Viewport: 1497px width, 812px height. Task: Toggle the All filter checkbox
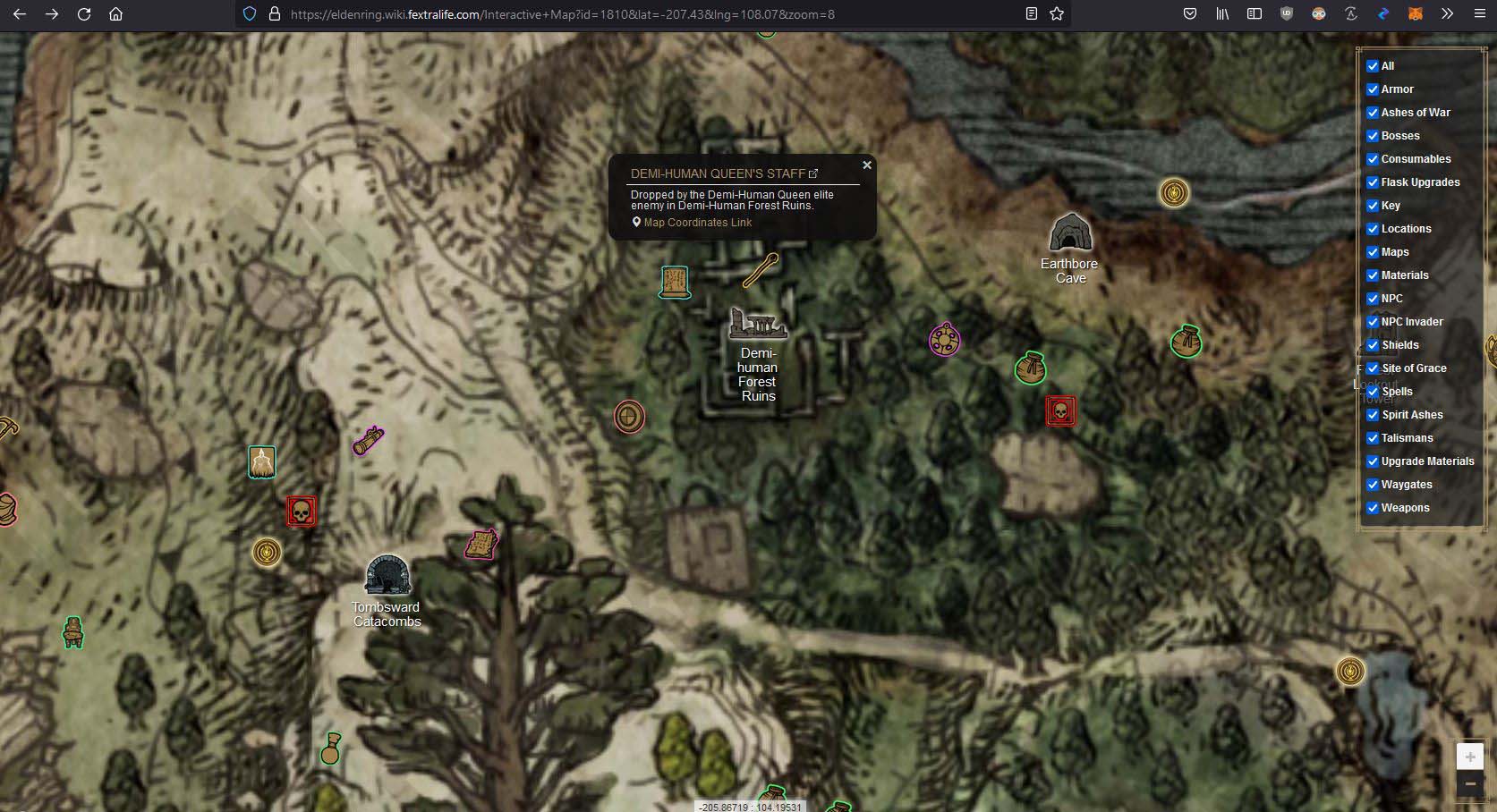(1373, 65)
